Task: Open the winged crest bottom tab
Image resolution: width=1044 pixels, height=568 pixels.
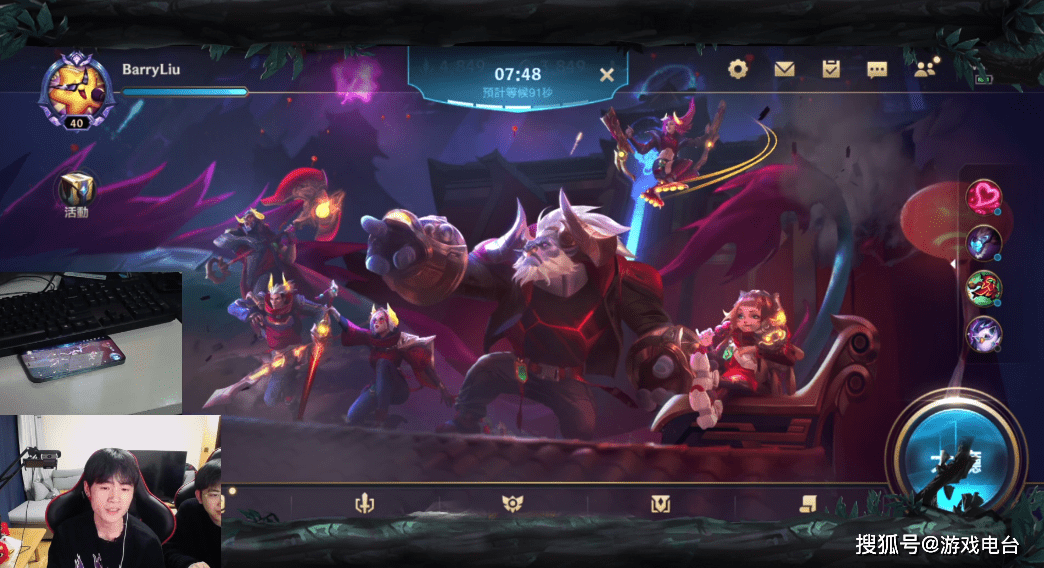Action: point(512,504)
